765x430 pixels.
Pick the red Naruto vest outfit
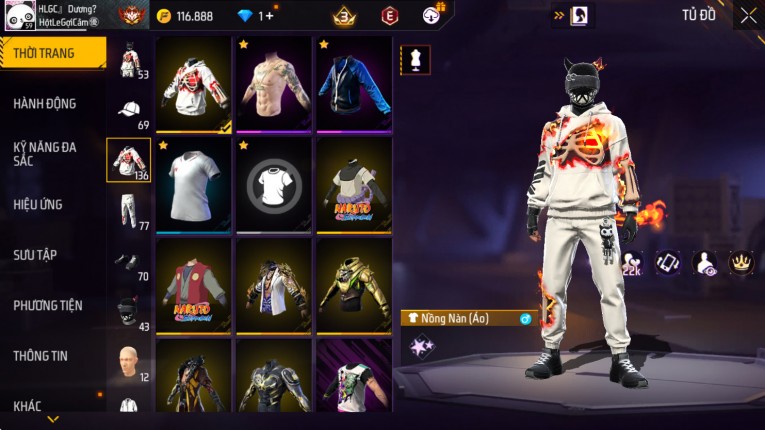194,286
